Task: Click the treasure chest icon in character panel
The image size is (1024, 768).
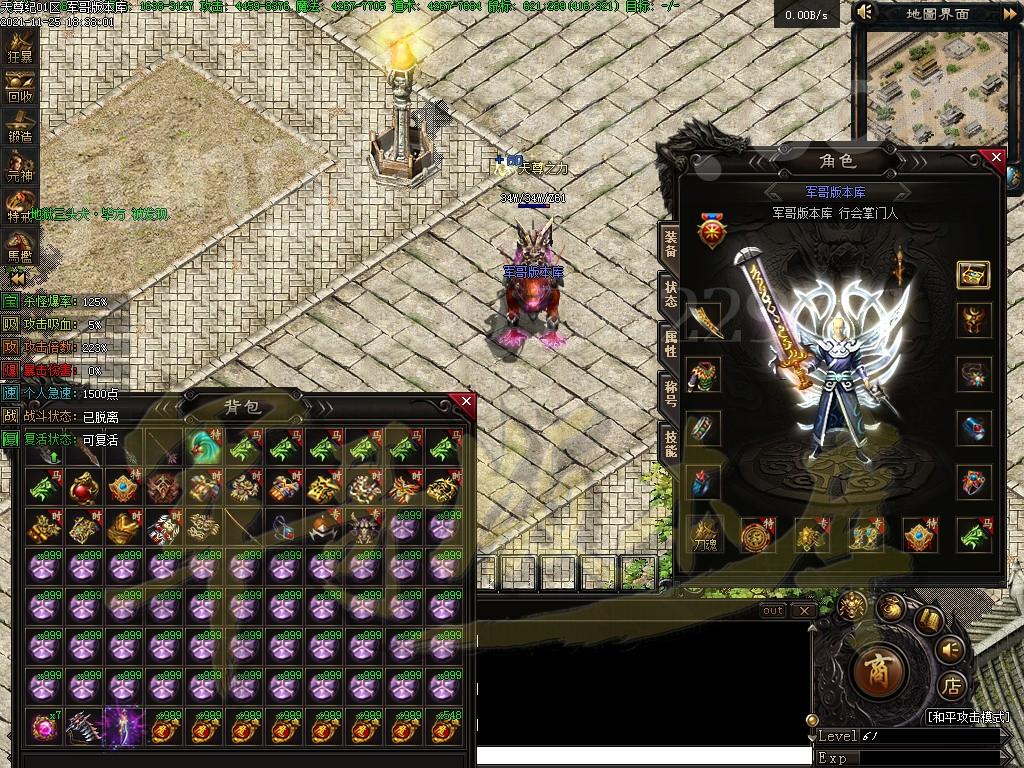Action: tap(973, 274)
